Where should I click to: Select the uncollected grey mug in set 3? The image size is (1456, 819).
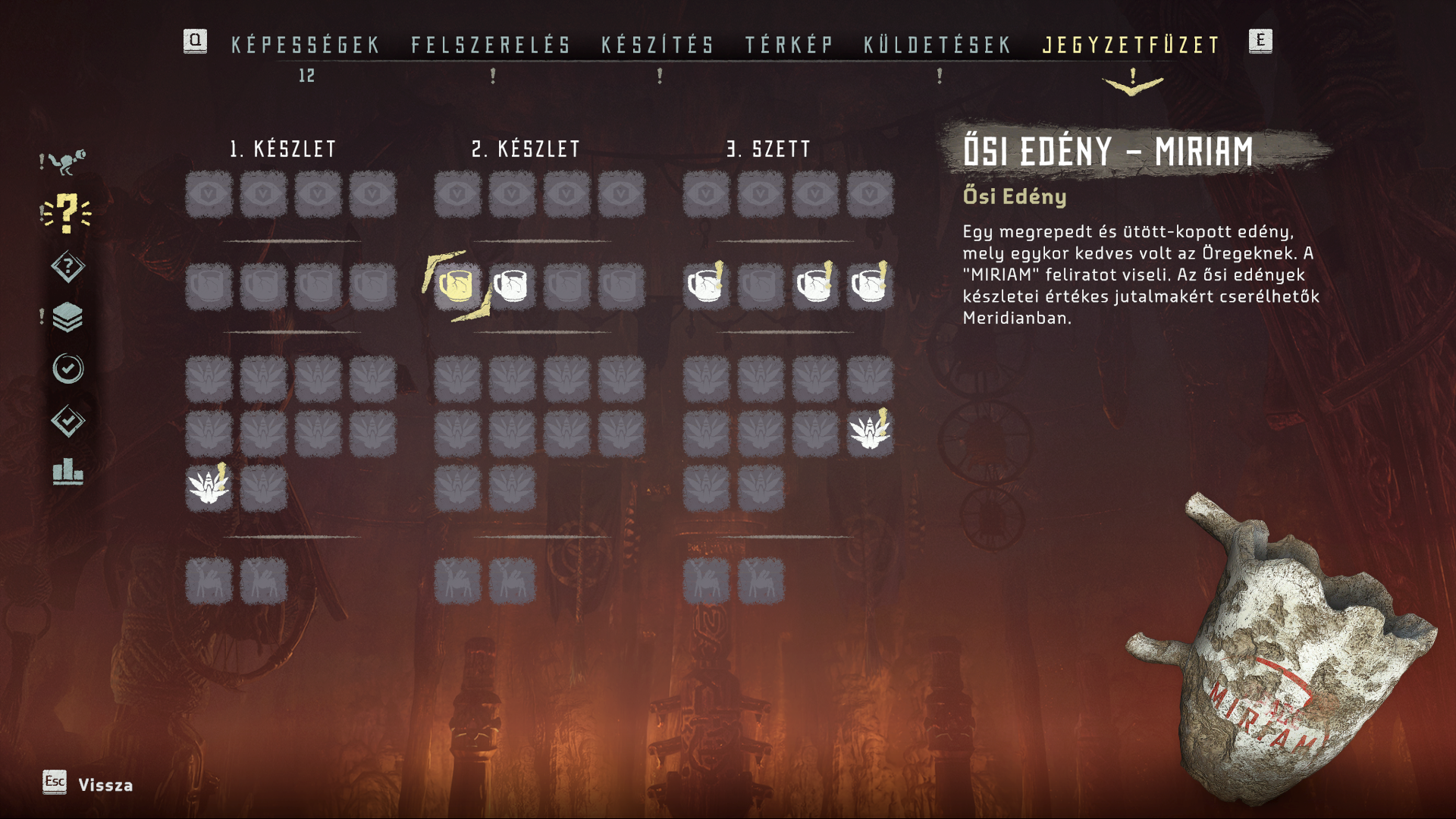(x=761, y=286)
